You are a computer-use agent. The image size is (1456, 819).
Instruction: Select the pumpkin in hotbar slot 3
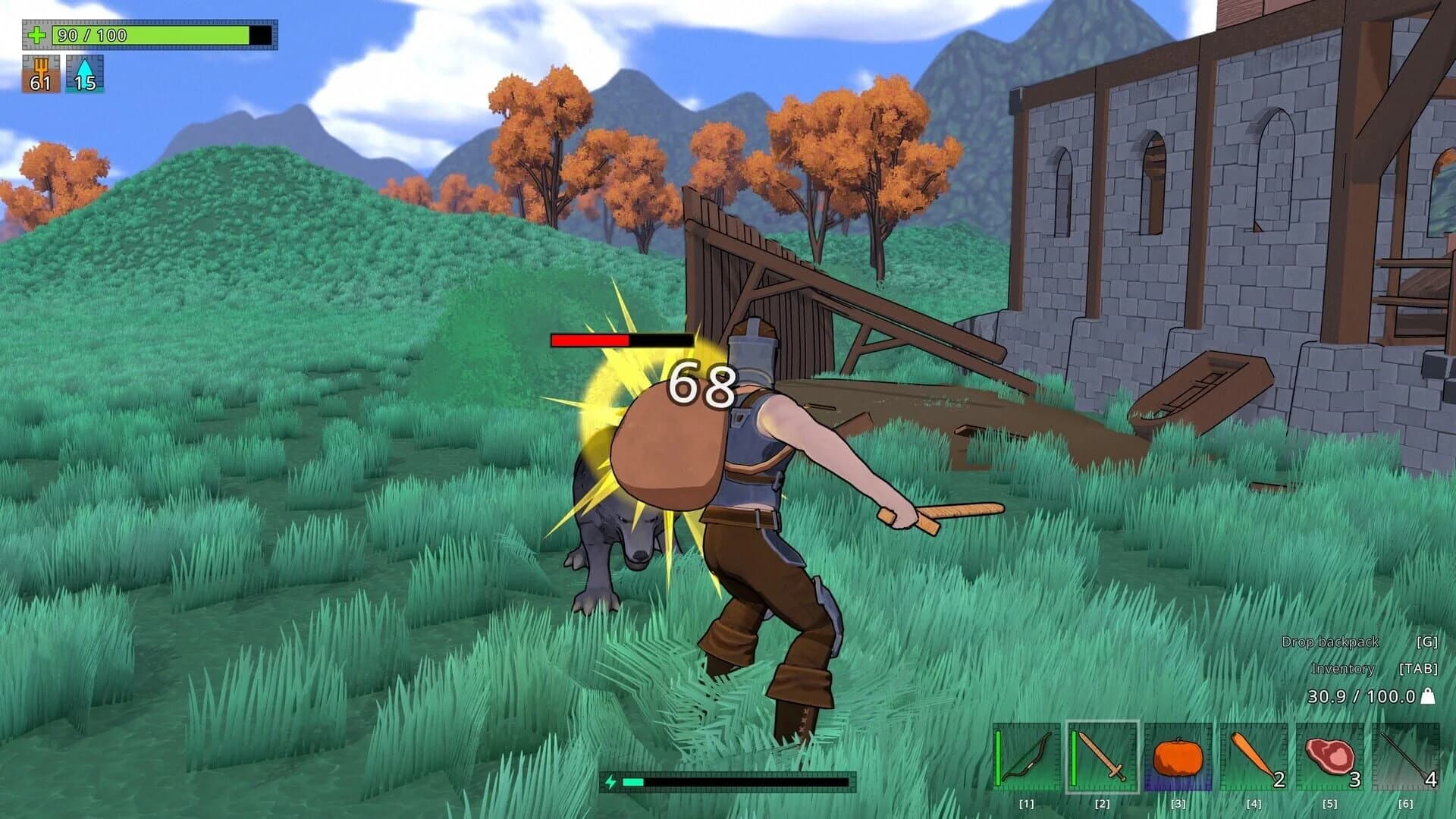[1177, 758]
